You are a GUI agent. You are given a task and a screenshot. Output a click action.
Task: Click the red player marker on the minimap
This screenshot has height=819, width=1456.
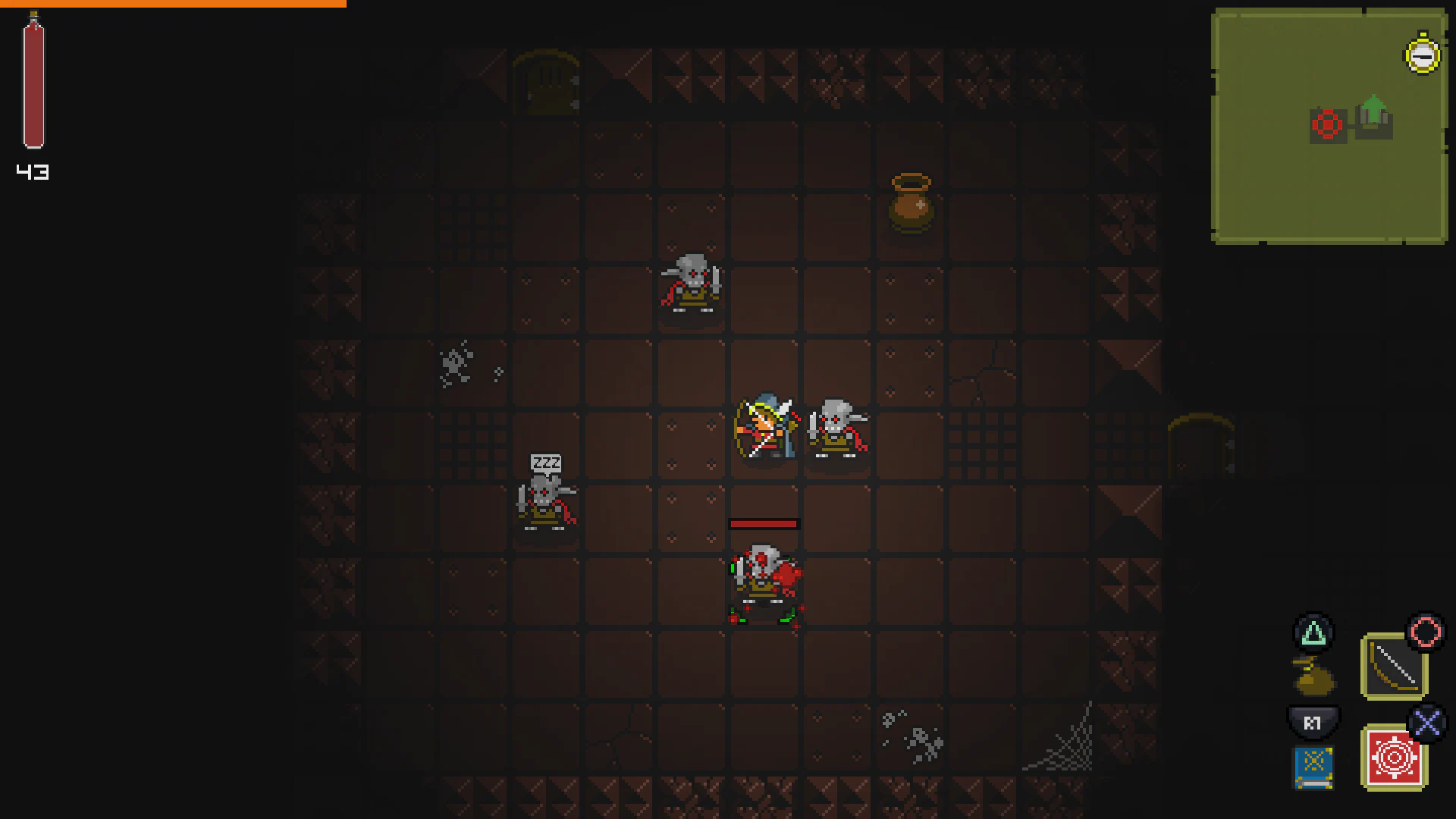1327,123
